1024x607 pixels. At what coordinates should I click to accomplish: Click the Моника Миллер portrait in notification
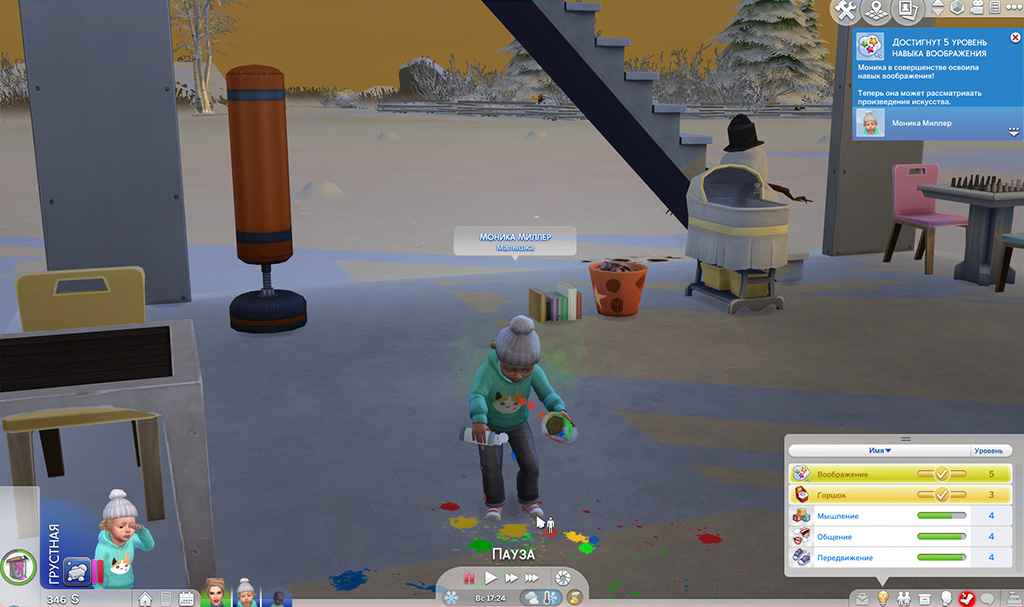tap(870, 123)
